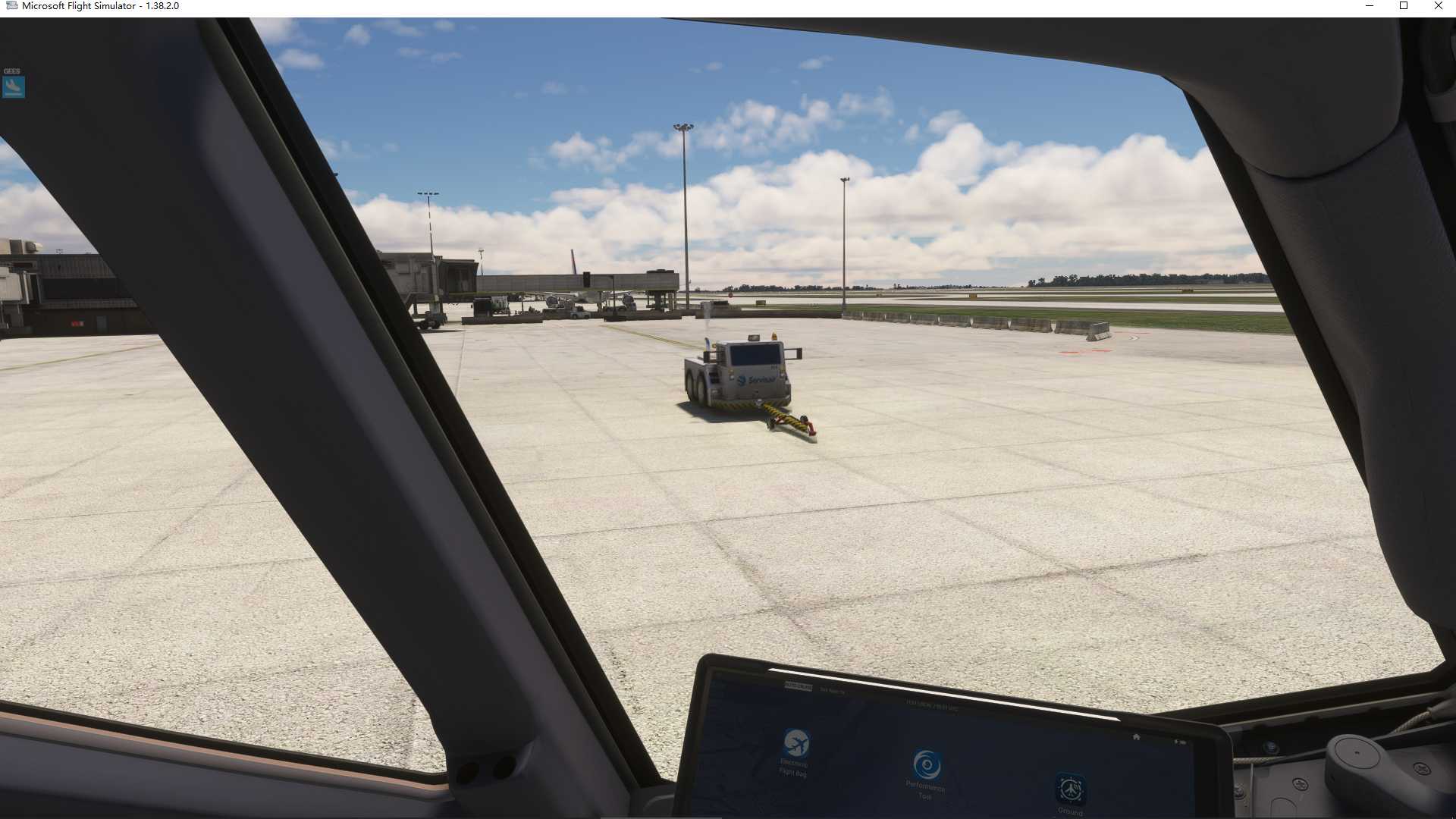
Task: Open the Performance Tool app
Action: tap(927, 766)
